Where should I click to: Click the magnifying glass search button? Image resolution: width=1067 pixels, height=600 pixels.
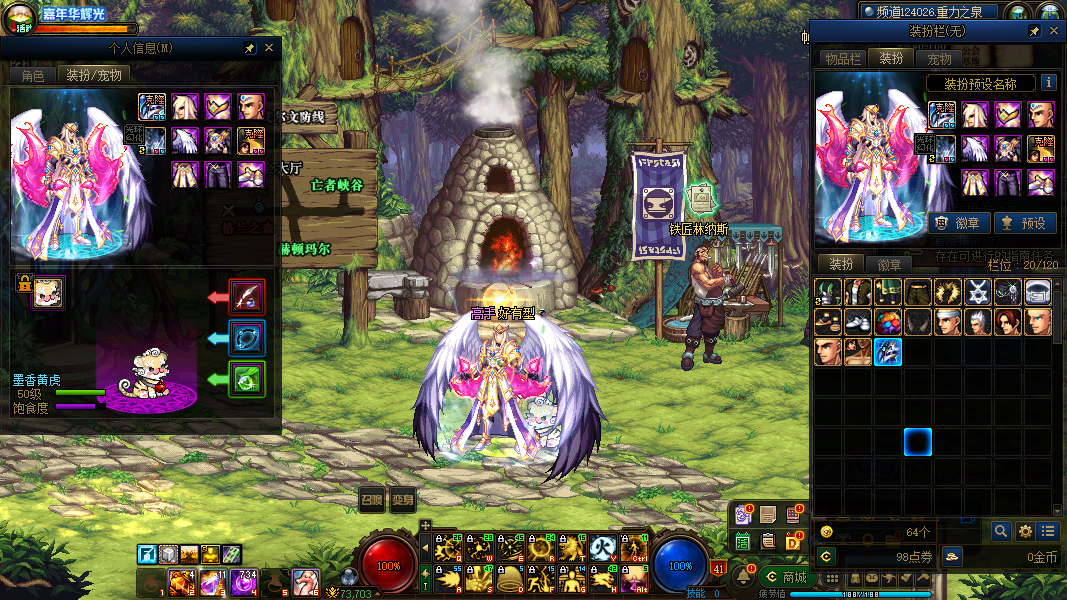point(1000,531)
